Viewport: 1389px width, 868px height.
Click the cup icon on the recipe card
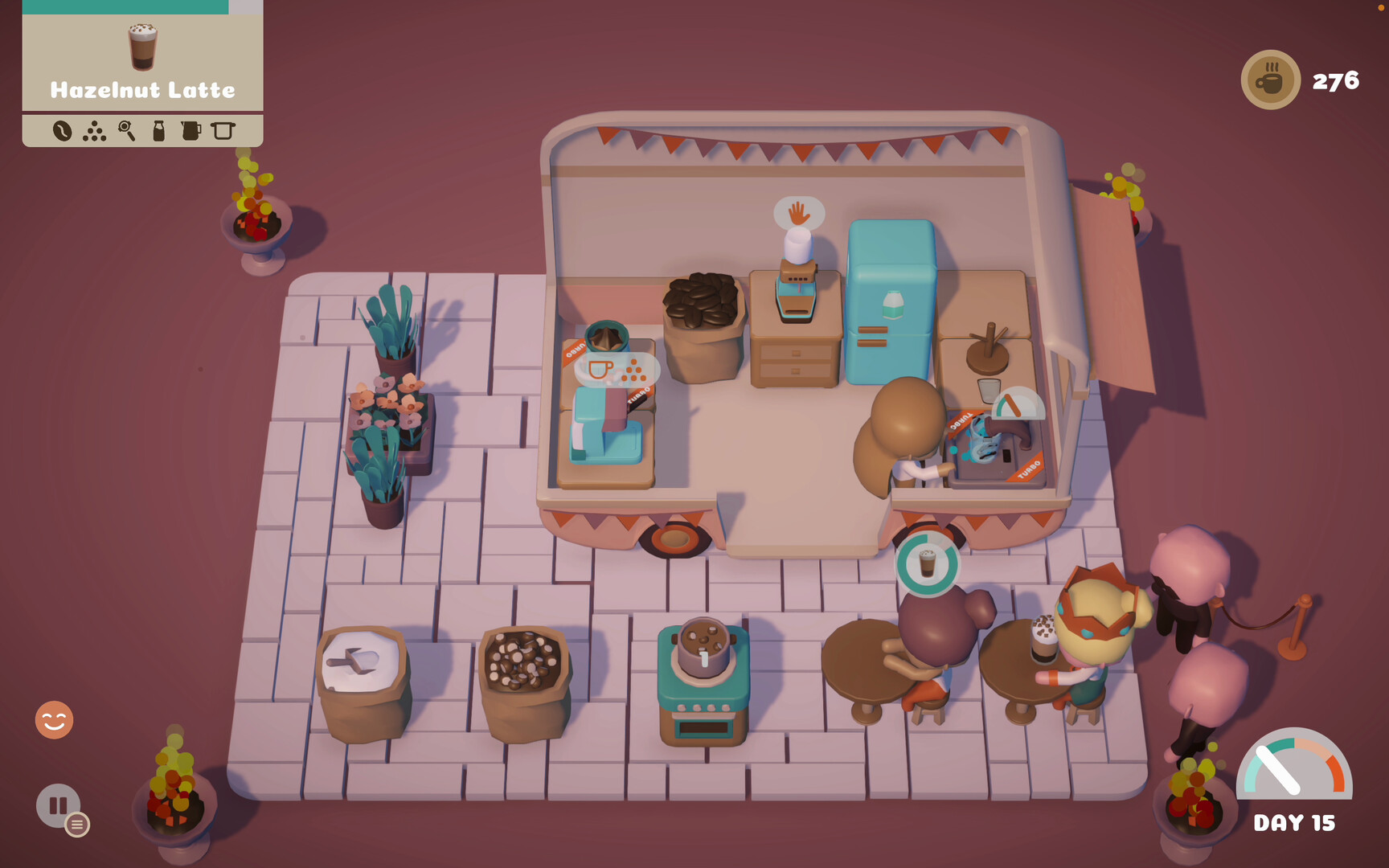[x=223, y=131]
